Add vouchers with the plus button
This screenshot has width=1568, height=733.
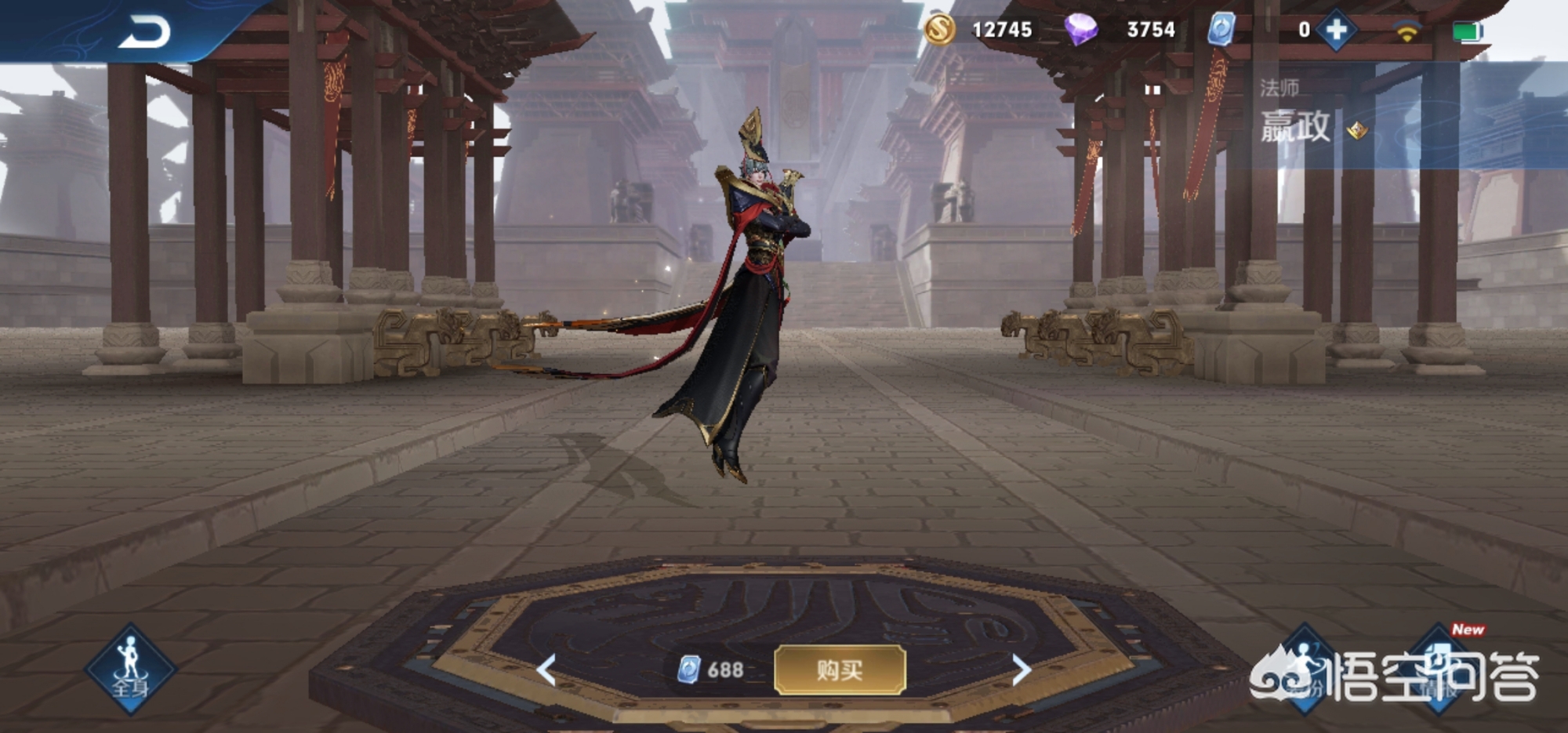[1337, 31]
